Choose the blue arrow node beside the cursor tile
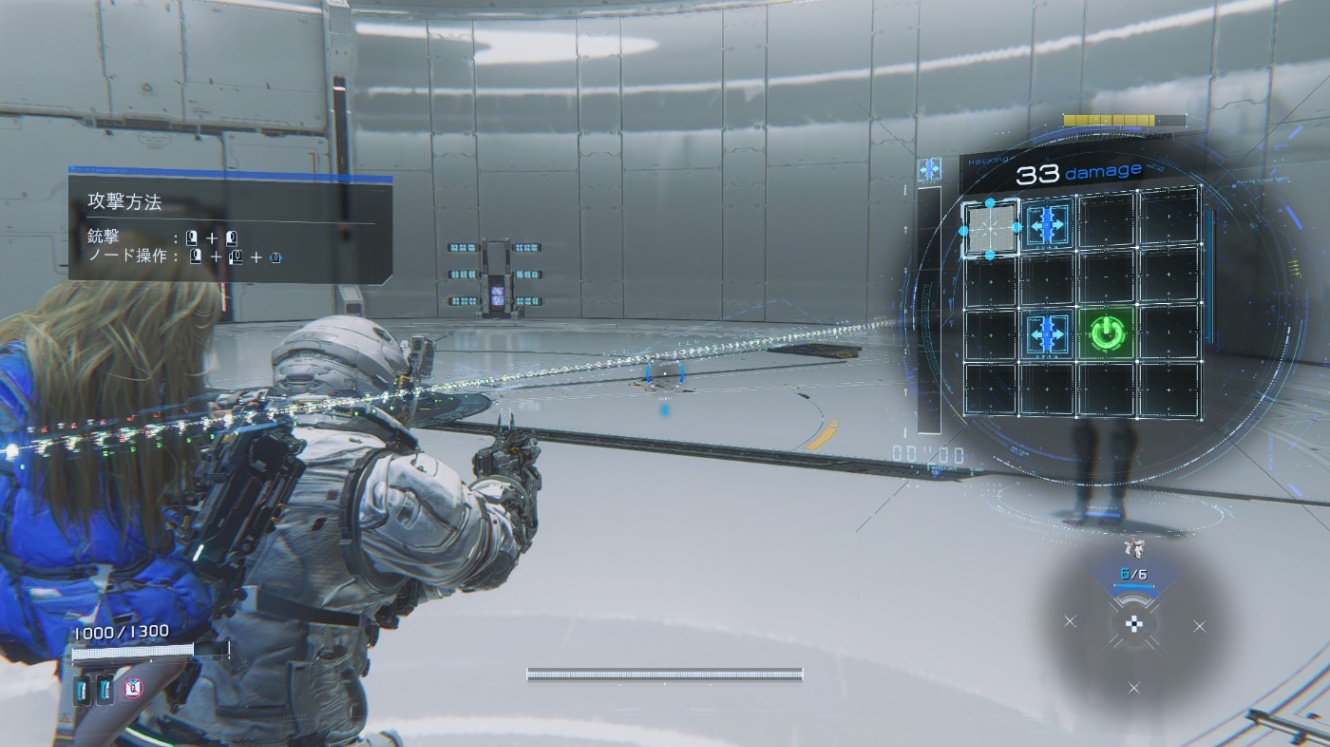The height and width of the screenshot is (747, 1330). [1048, 224]
